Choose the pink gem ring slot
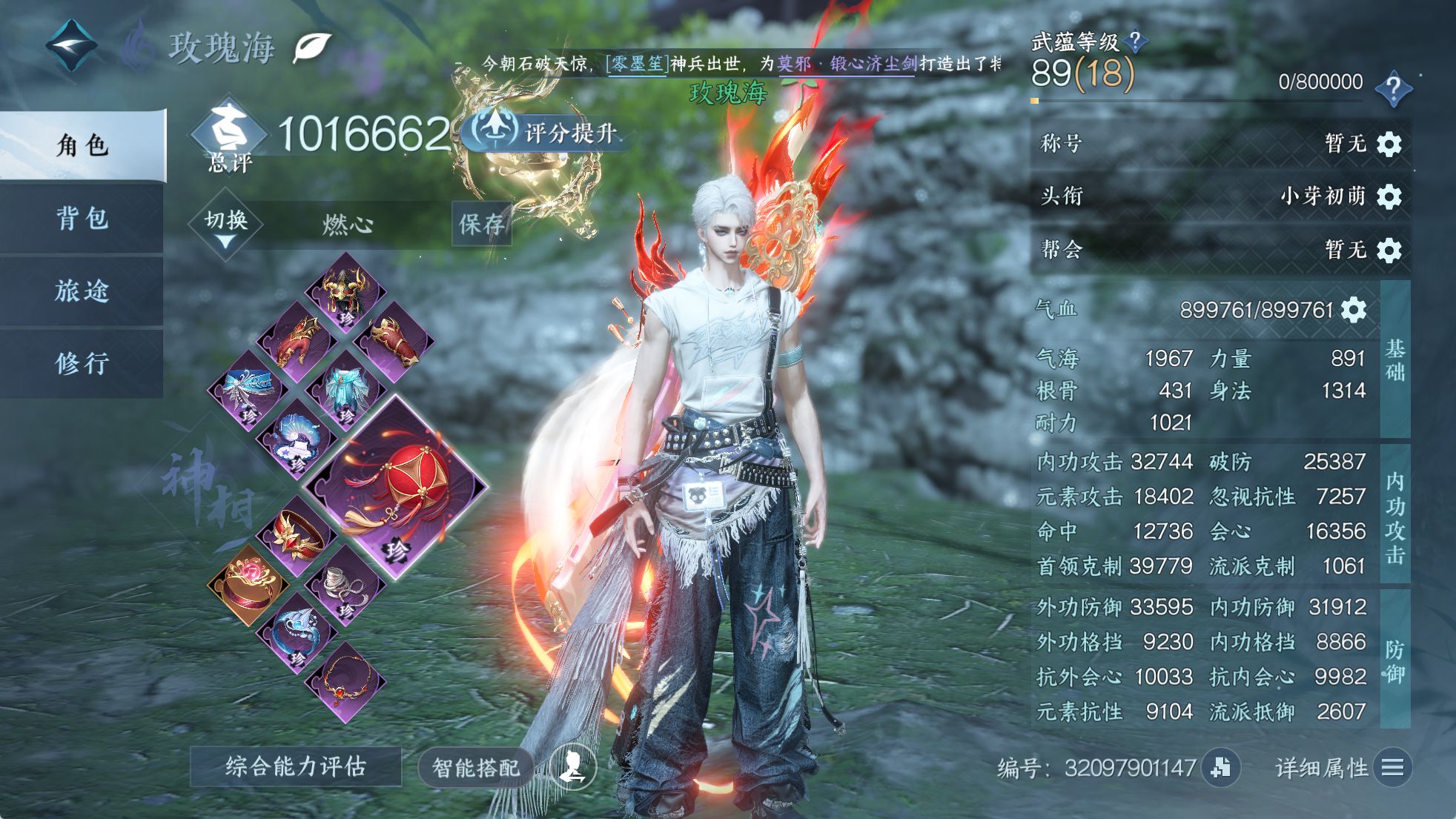The width and height of the screenshot is (1456, 819). (x=248, y=586)
